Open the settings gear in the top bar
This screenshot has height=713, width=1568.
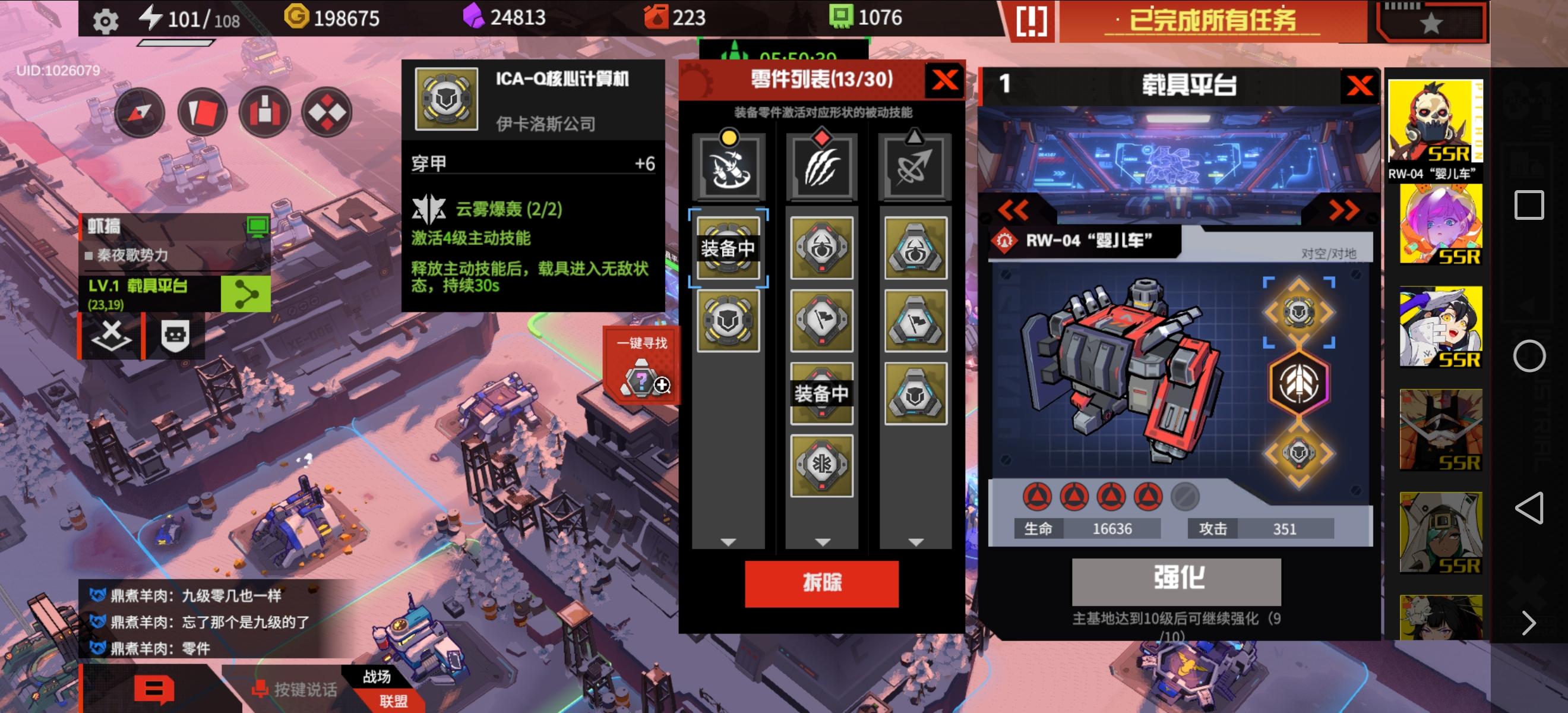click(106, 19)
